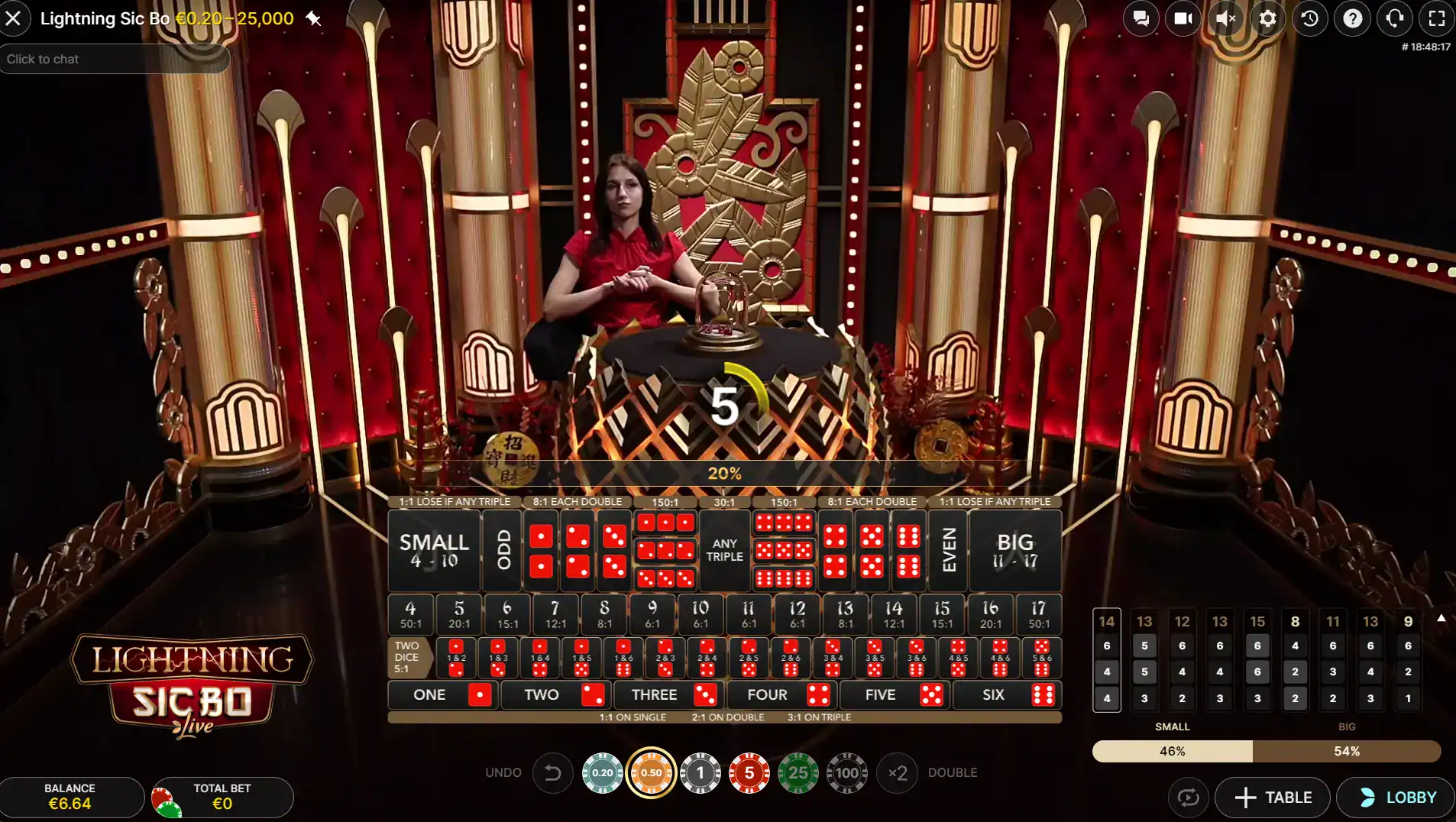Unmute the game sound

point(1226,18)
